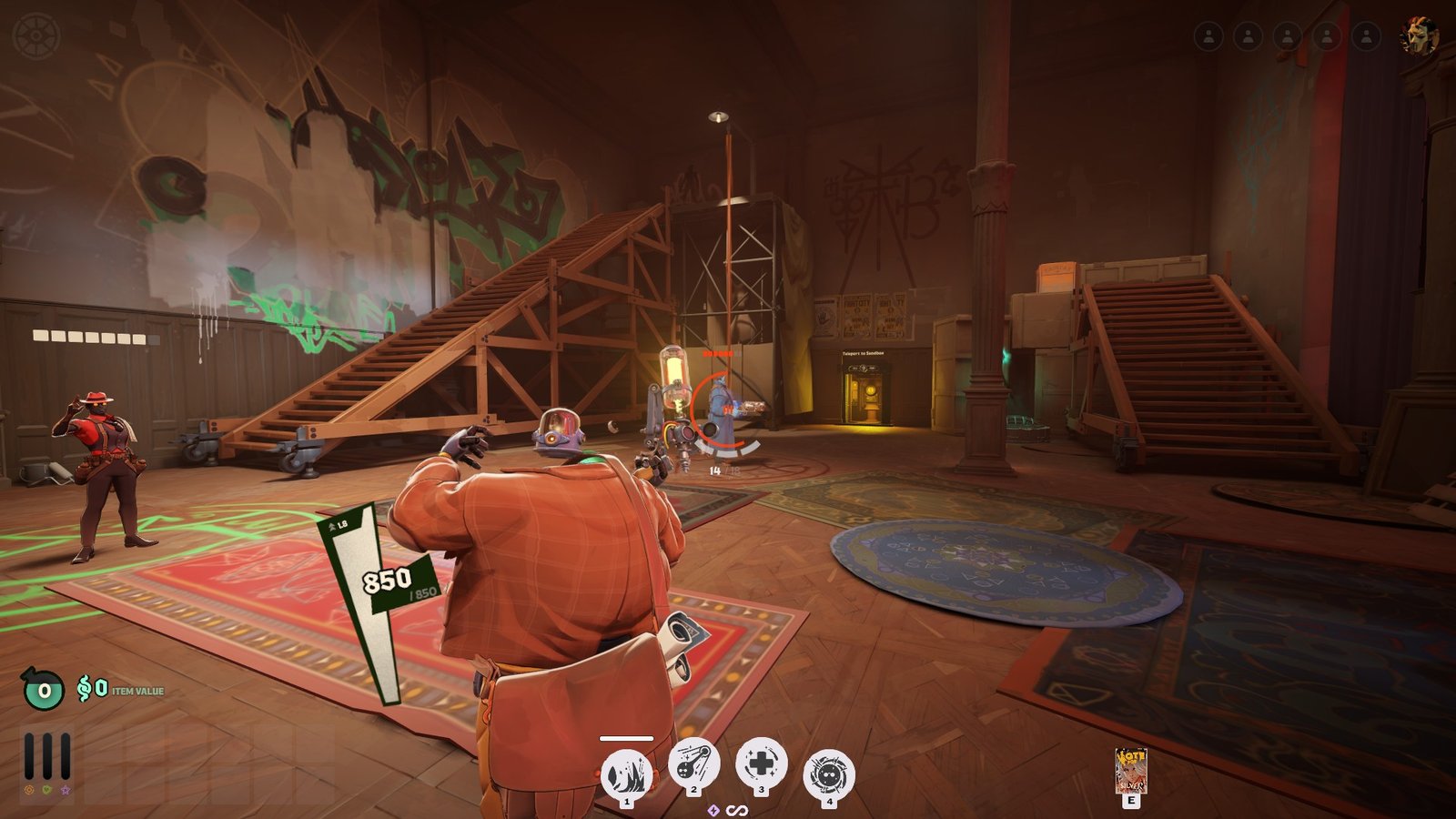The image size is (1456, 819).
Task: Click the green heart vitality slot icon
Action: (46, 791)
